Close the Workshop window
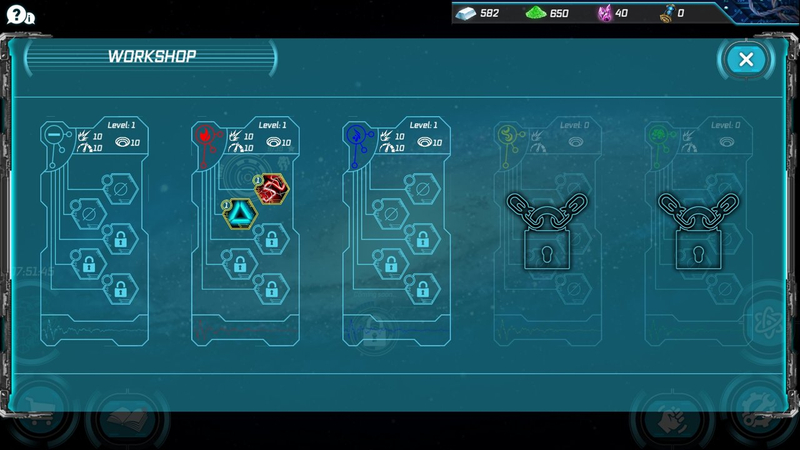Screen dimensions: 800x450 point(745,60)
